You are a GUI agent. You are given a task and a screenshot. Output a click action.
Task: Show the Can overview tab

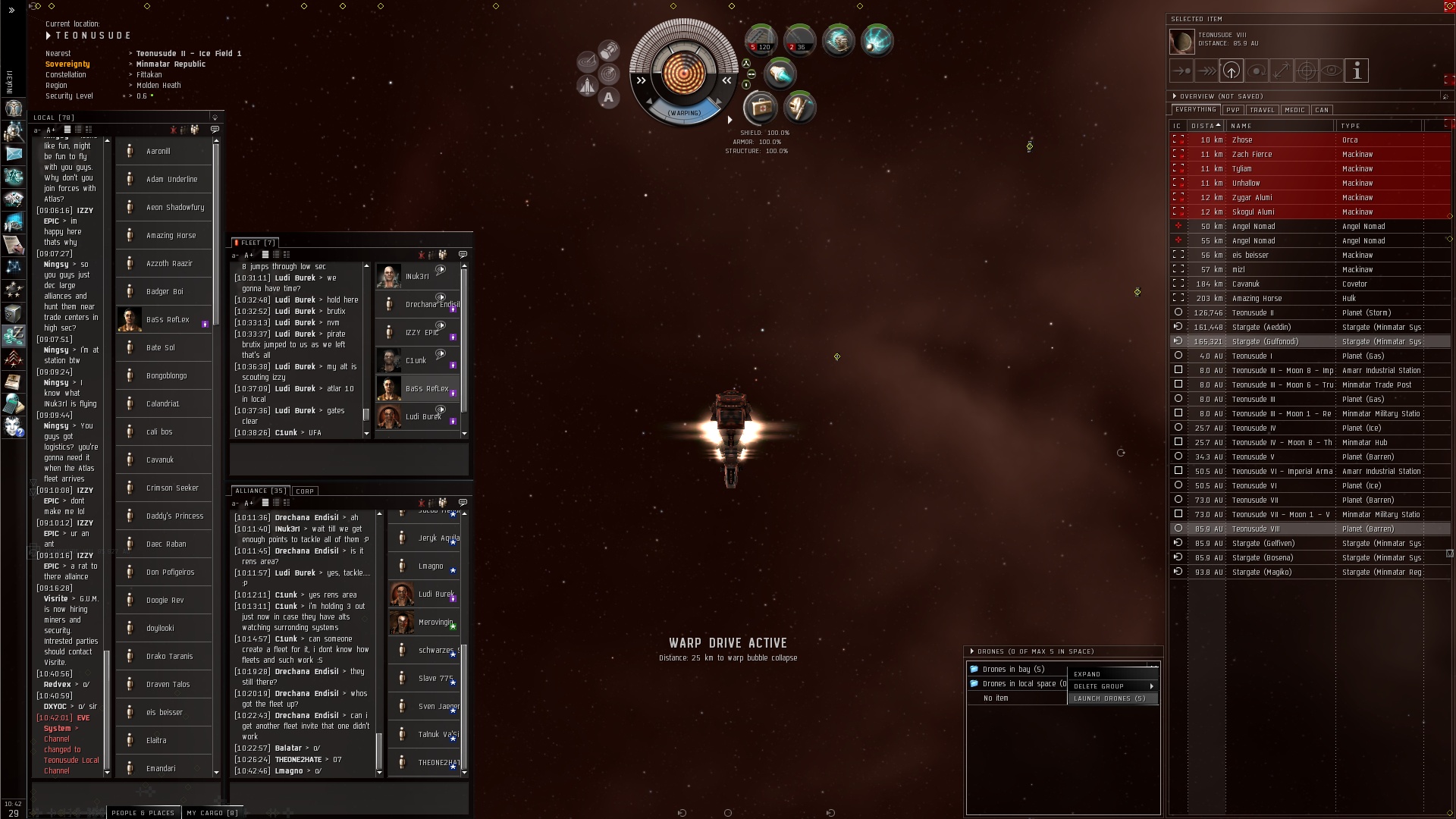pyautogui.click(x=1322, y=110)
